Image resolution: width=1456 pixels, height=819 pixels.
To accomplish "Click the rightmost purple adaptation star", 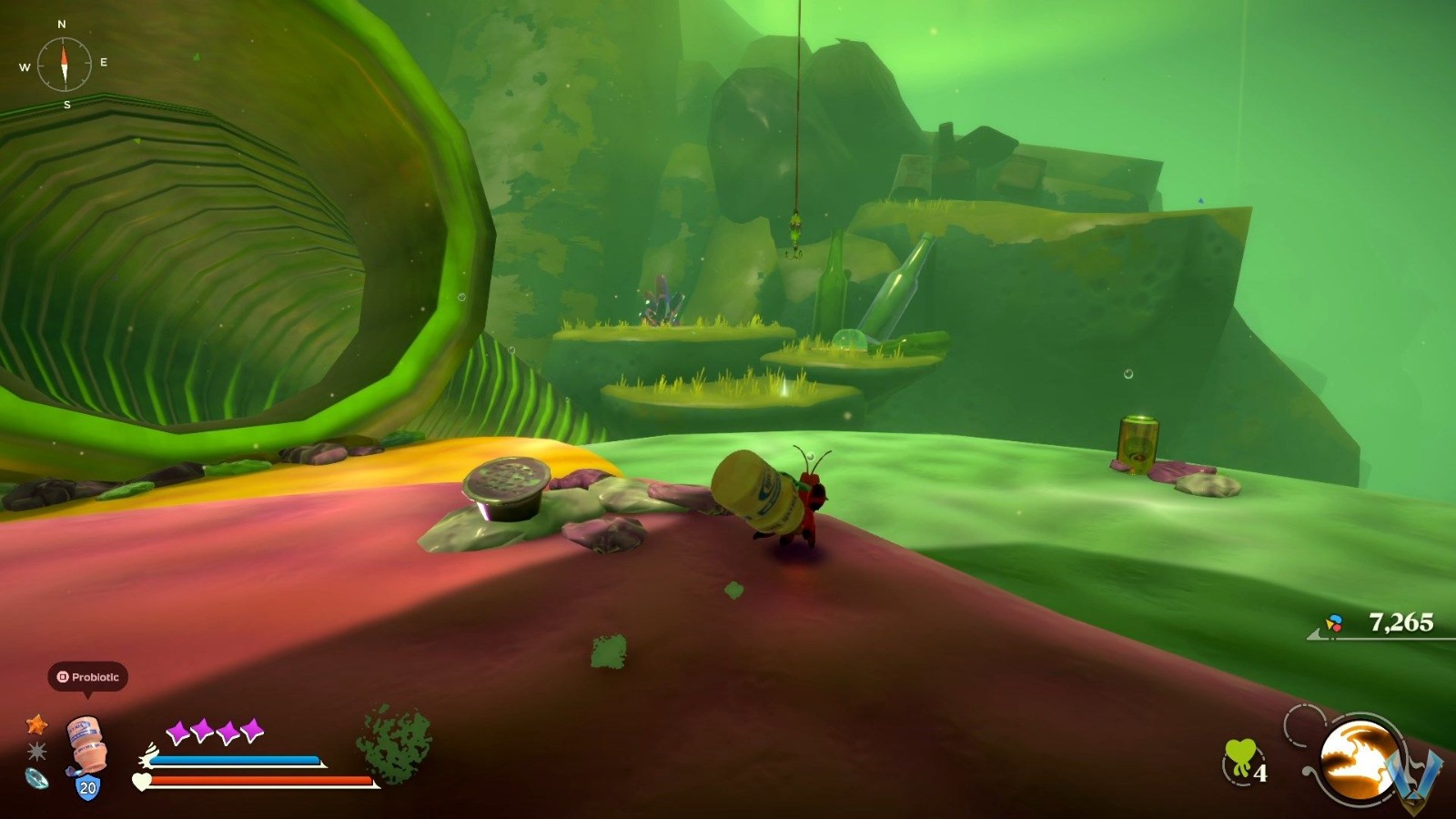I will pyautogui.click(x=252, y=729).
